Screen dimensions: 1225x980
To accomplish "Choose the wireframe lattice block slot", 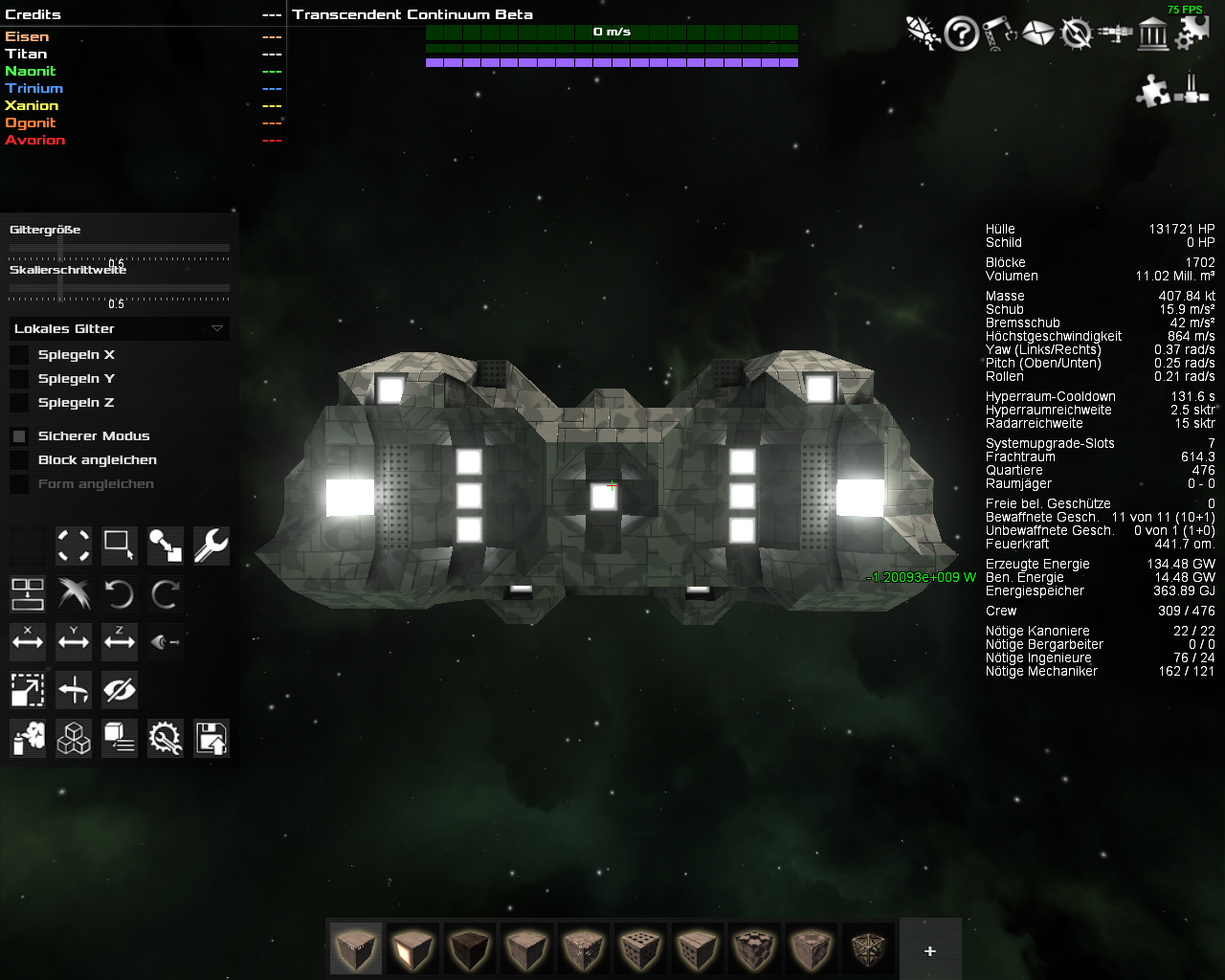I will click(x=870, y=948).
